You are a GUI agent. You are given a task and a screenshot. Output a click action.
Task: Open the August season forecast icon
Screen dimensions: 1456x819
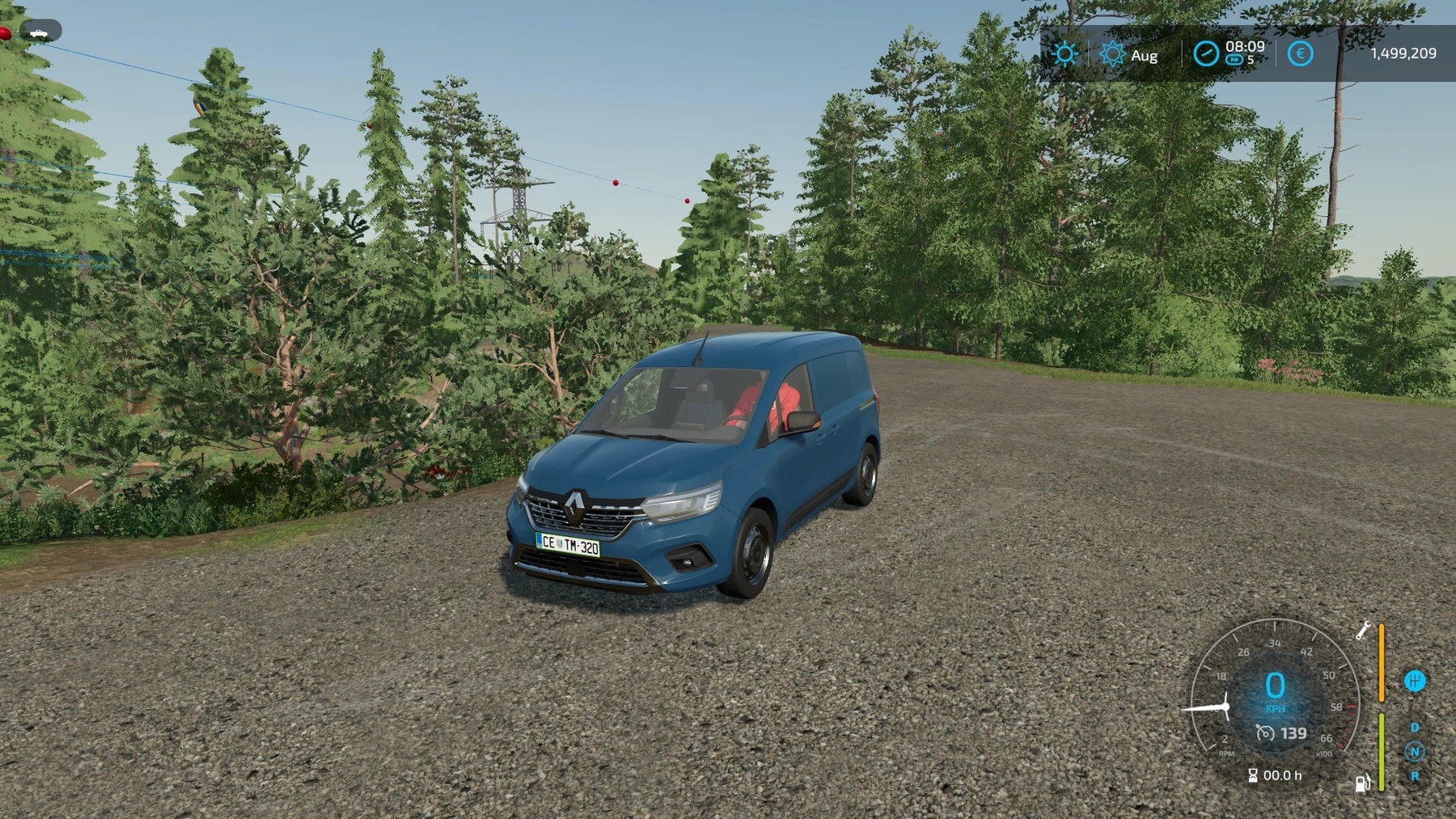pos(1112,54)
